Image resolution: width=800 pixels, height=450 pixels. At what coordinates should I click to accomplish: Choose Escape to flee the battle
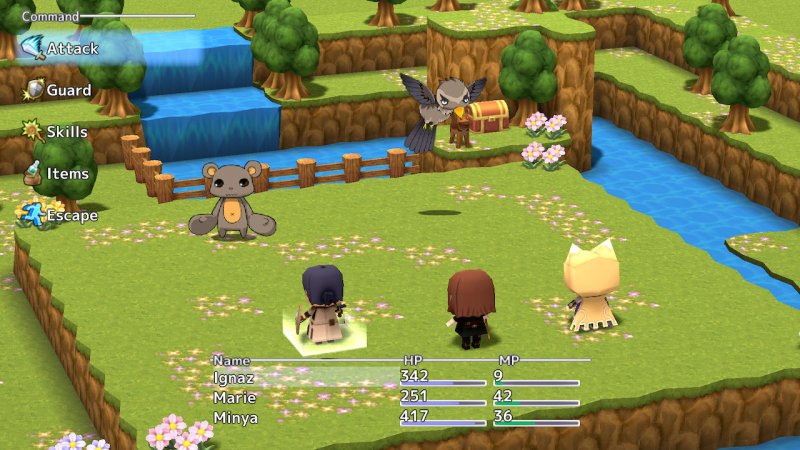pos(71,215)
